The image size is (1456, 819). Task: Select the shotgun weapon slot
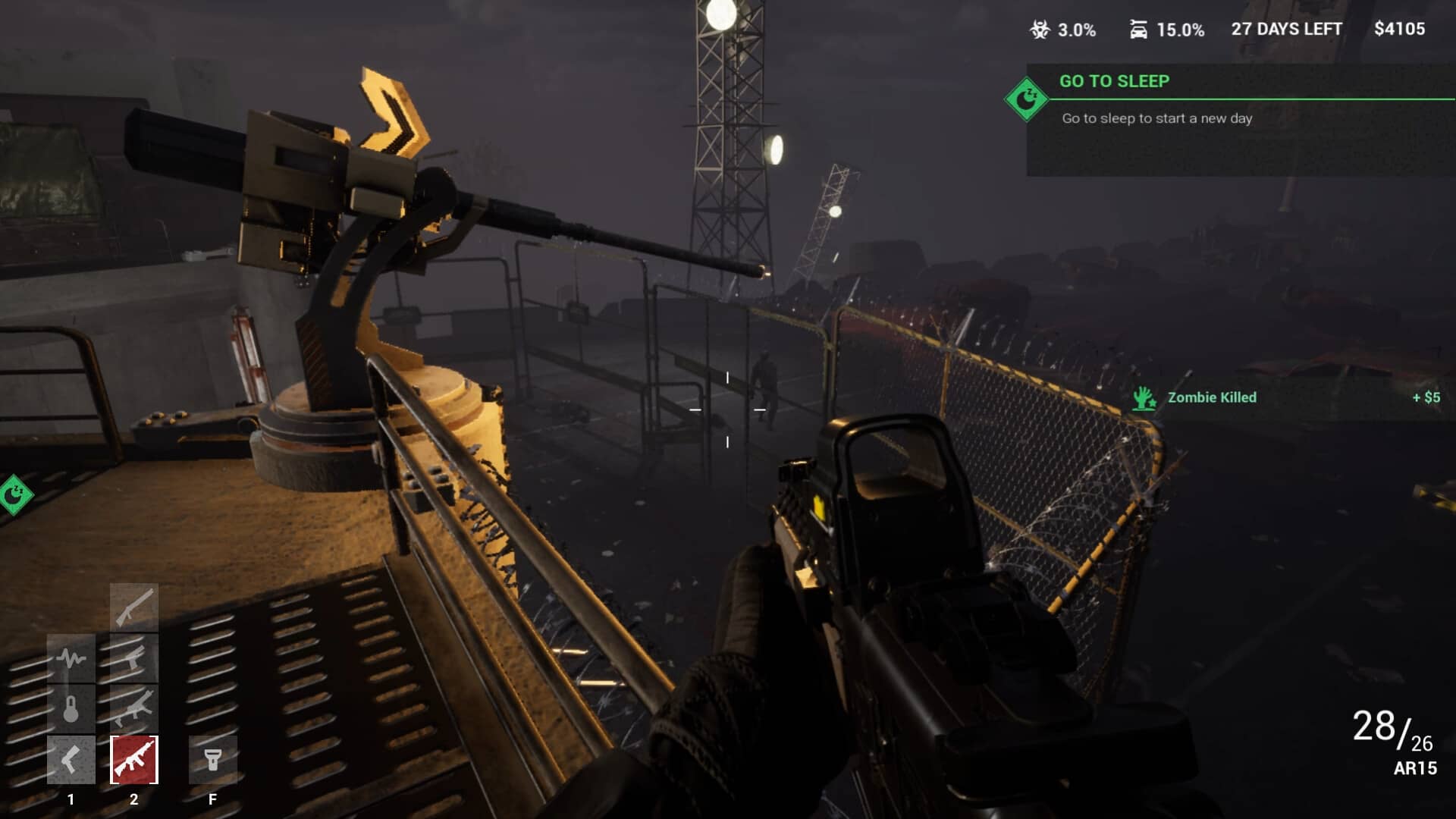click(x=134, y=607)
